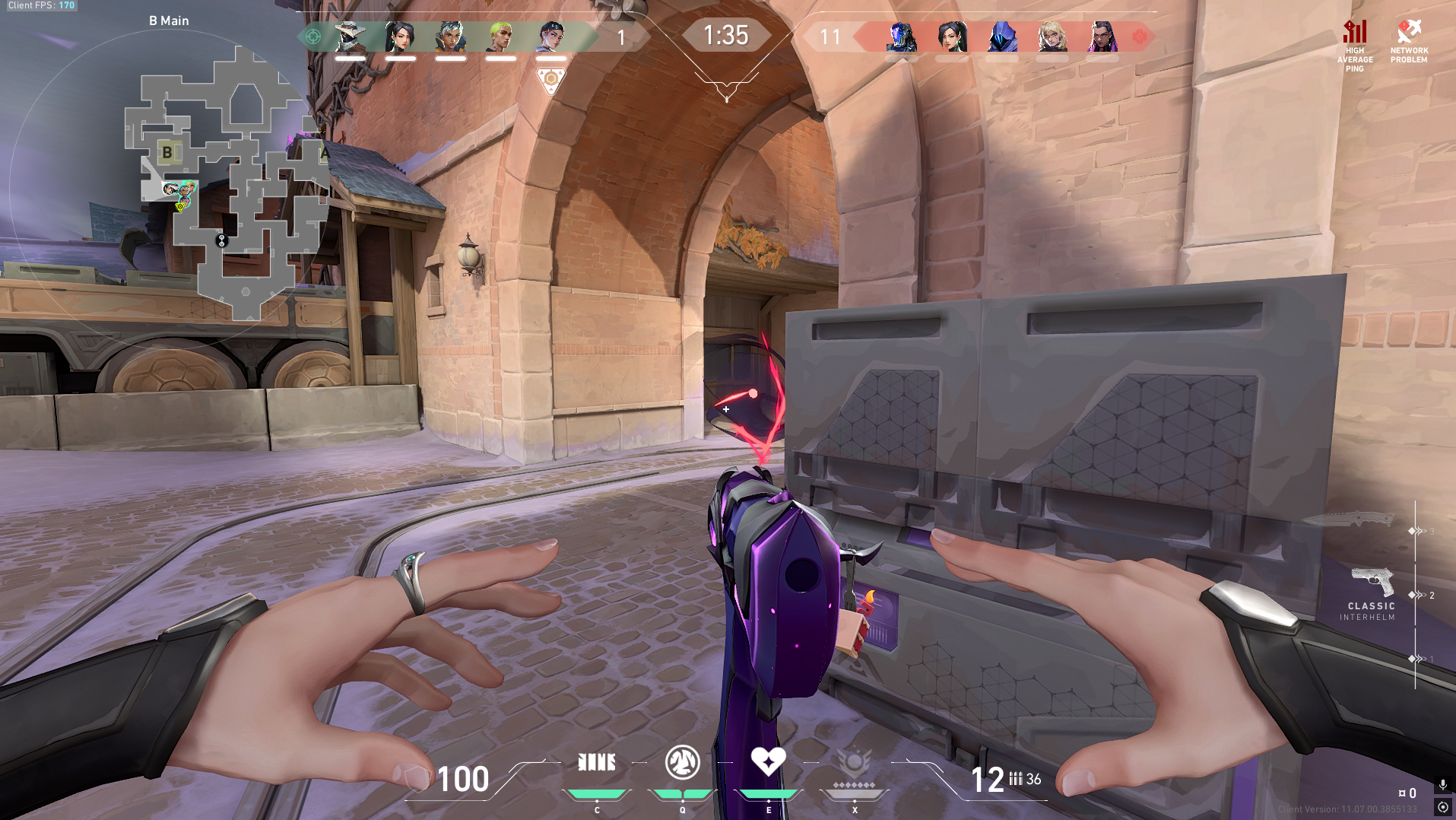Select the Resurrection ultimate icon
1456x820 pixels.
tap(854, 762)
